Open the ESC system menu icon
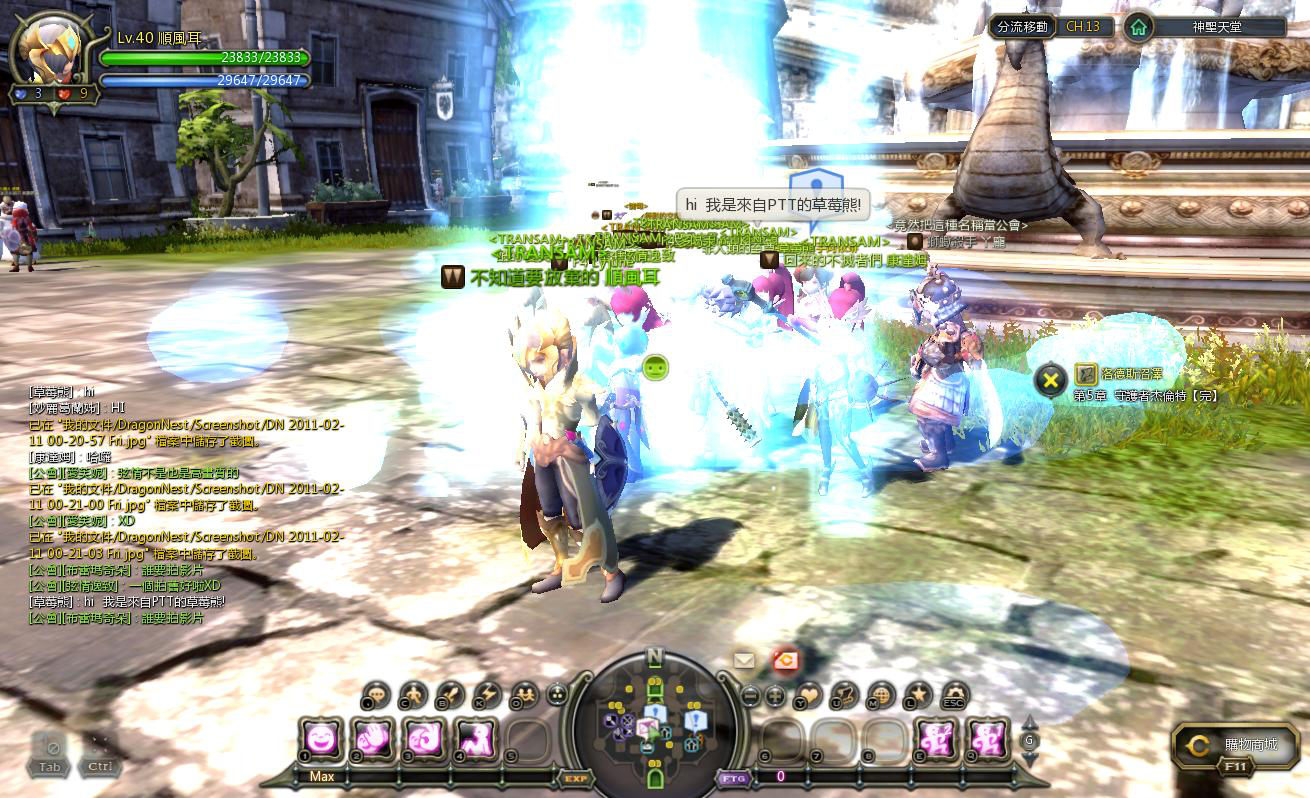 [955, 694]
